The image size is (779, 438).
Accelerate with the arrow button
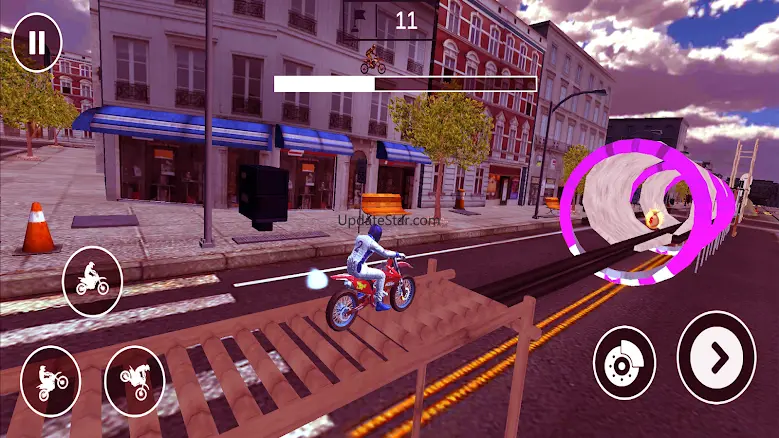tap(716, 357)
